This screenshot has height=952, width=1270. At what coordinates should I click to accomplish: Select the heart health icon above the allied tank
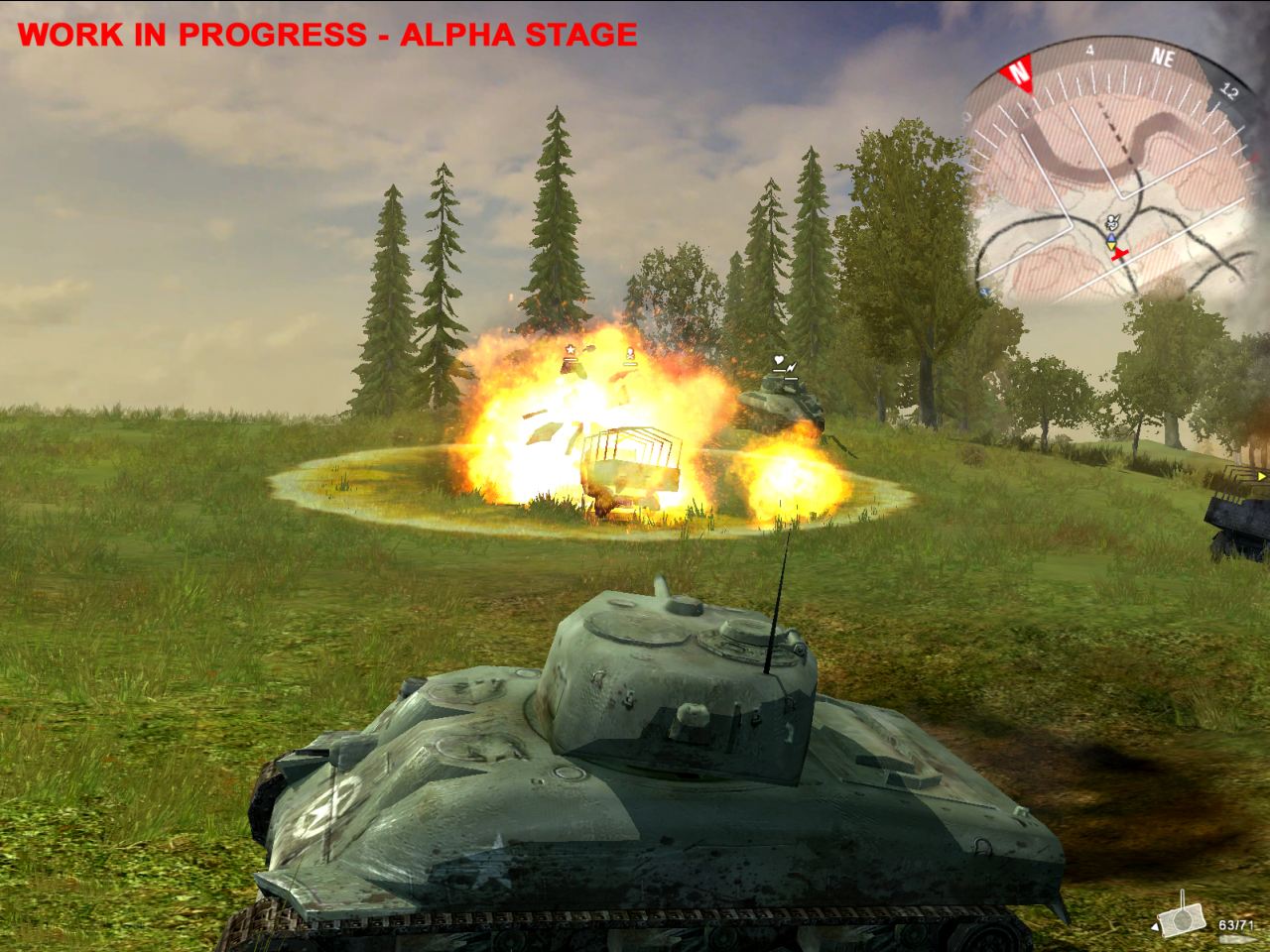779,360
